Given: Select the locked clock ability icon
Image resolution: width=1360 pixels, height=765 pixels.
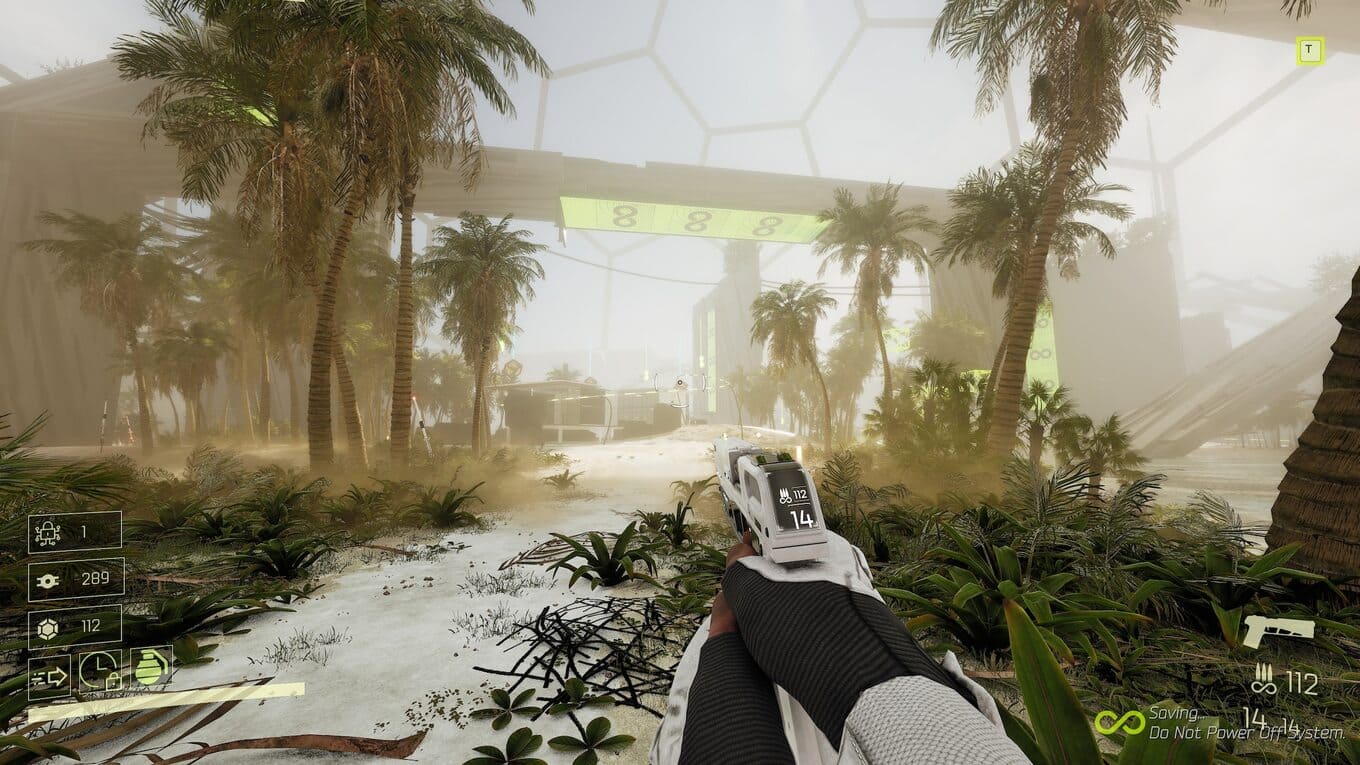Looking at the screenshot, I should tap(100, 670).
